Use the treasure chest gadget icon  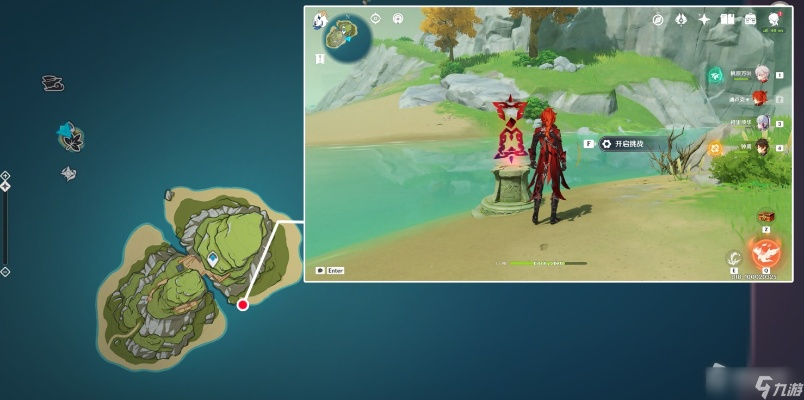tap(766, 215)
